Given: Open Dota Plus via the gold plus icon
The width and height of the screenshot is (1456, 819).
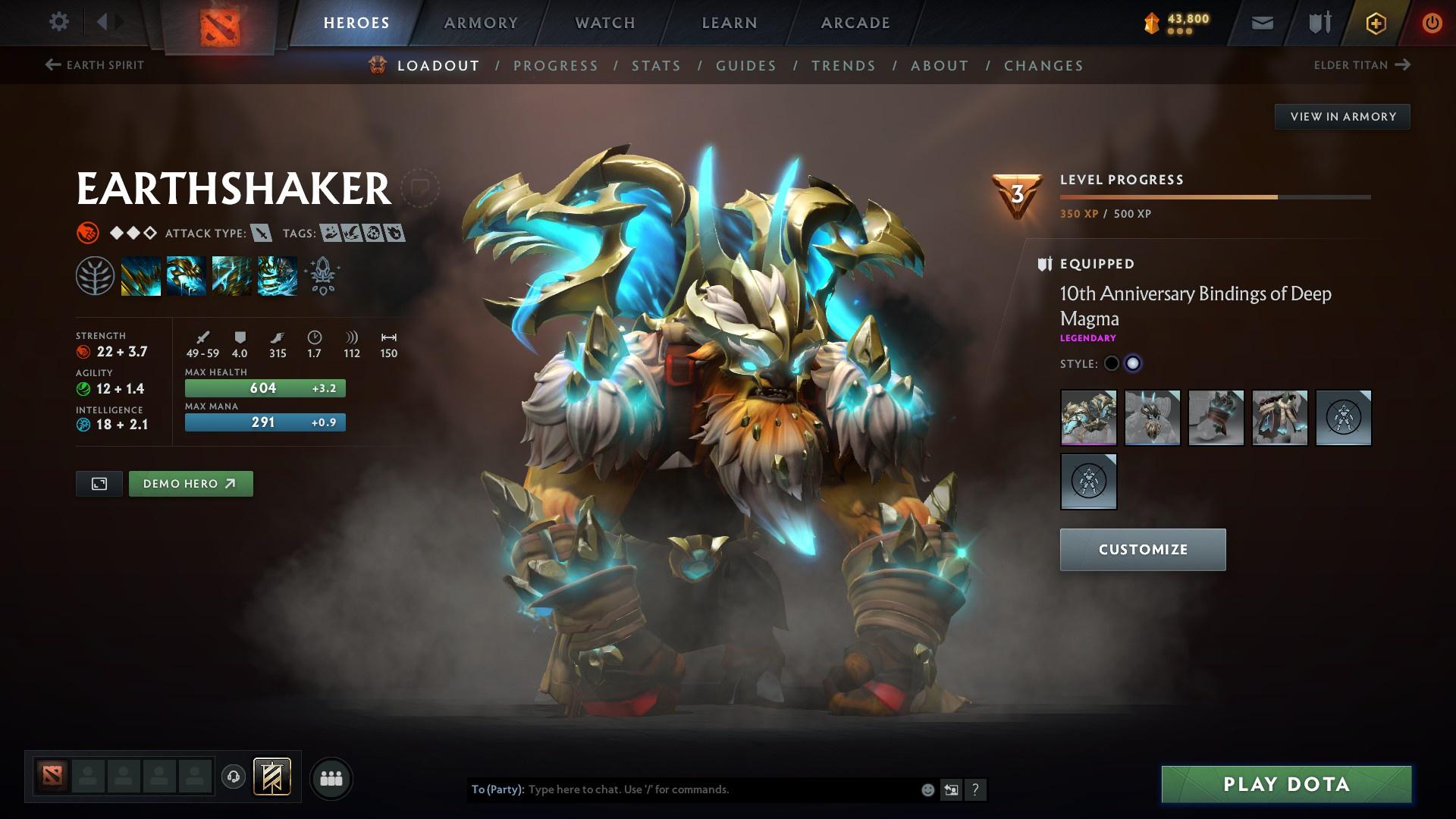Looking at the screenshot, I should [x=1375, y=22].
